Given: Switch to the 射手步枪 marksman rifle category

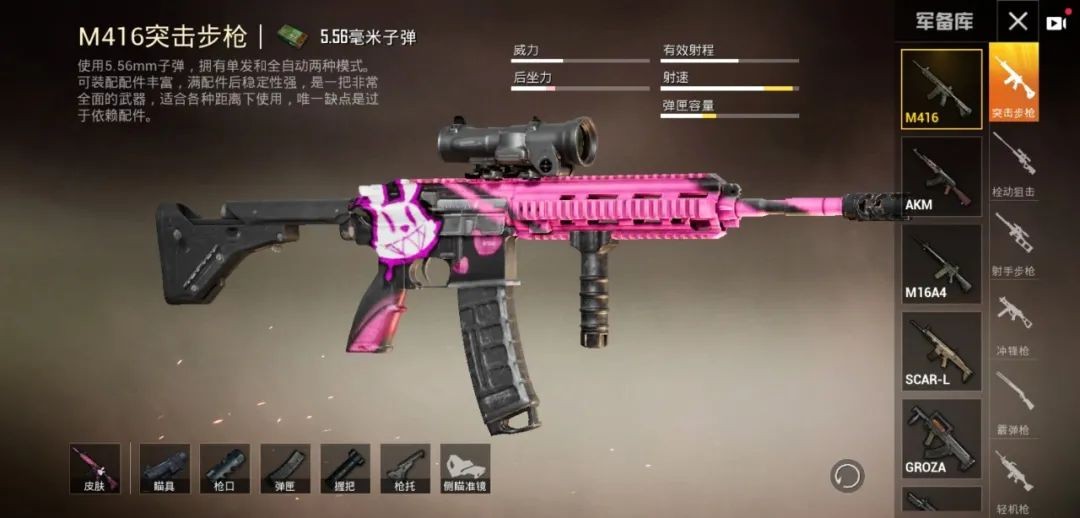Looking at the screenshot, I should click(1014, 243).
